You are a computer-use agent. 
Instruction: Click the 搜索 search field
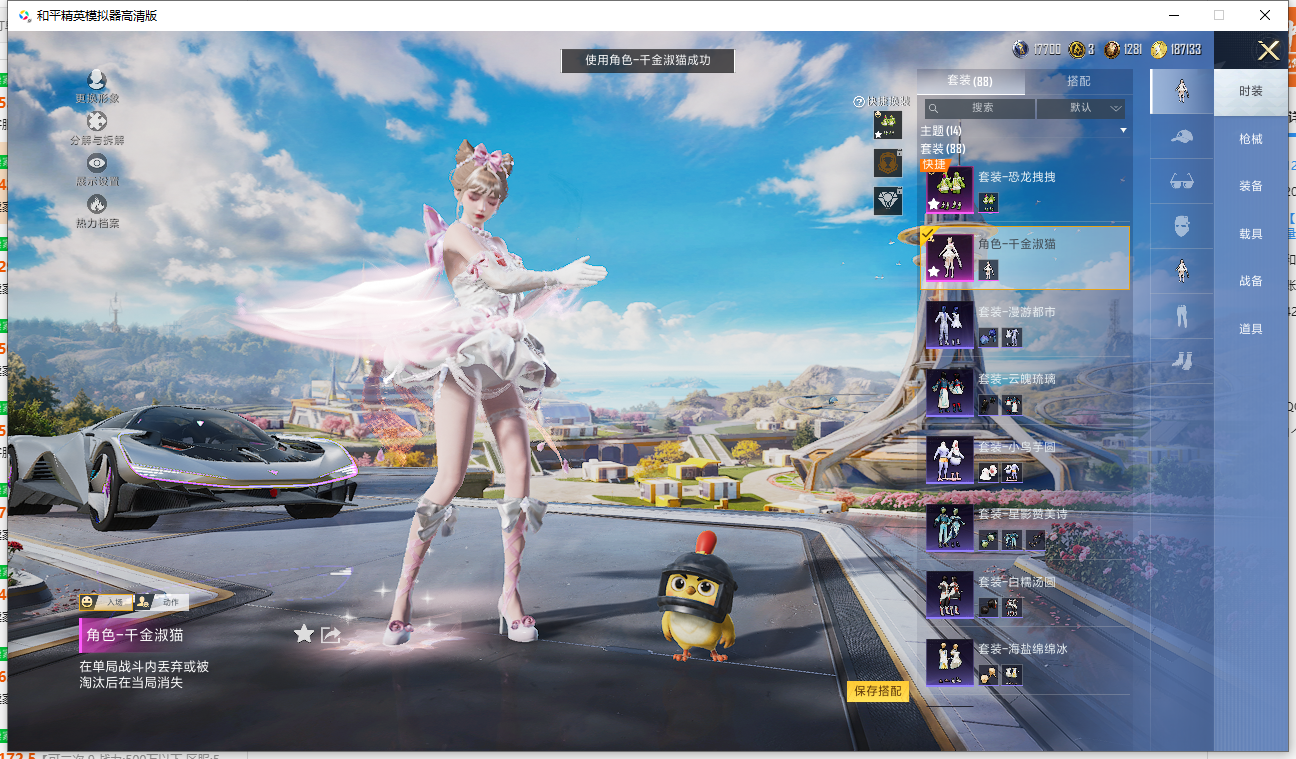pos(980,108)
